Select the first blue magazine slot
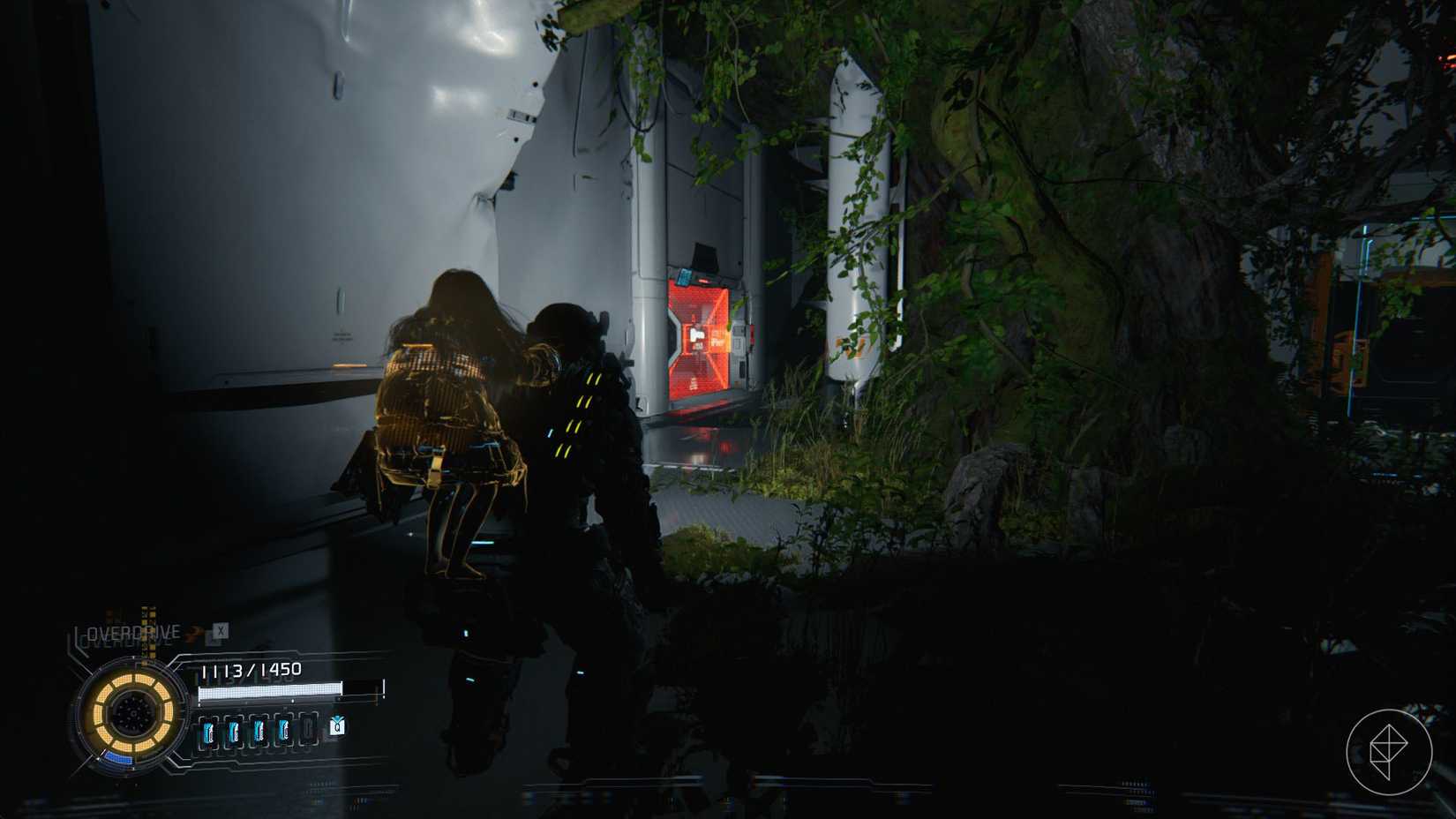 (x=210, y=733)
